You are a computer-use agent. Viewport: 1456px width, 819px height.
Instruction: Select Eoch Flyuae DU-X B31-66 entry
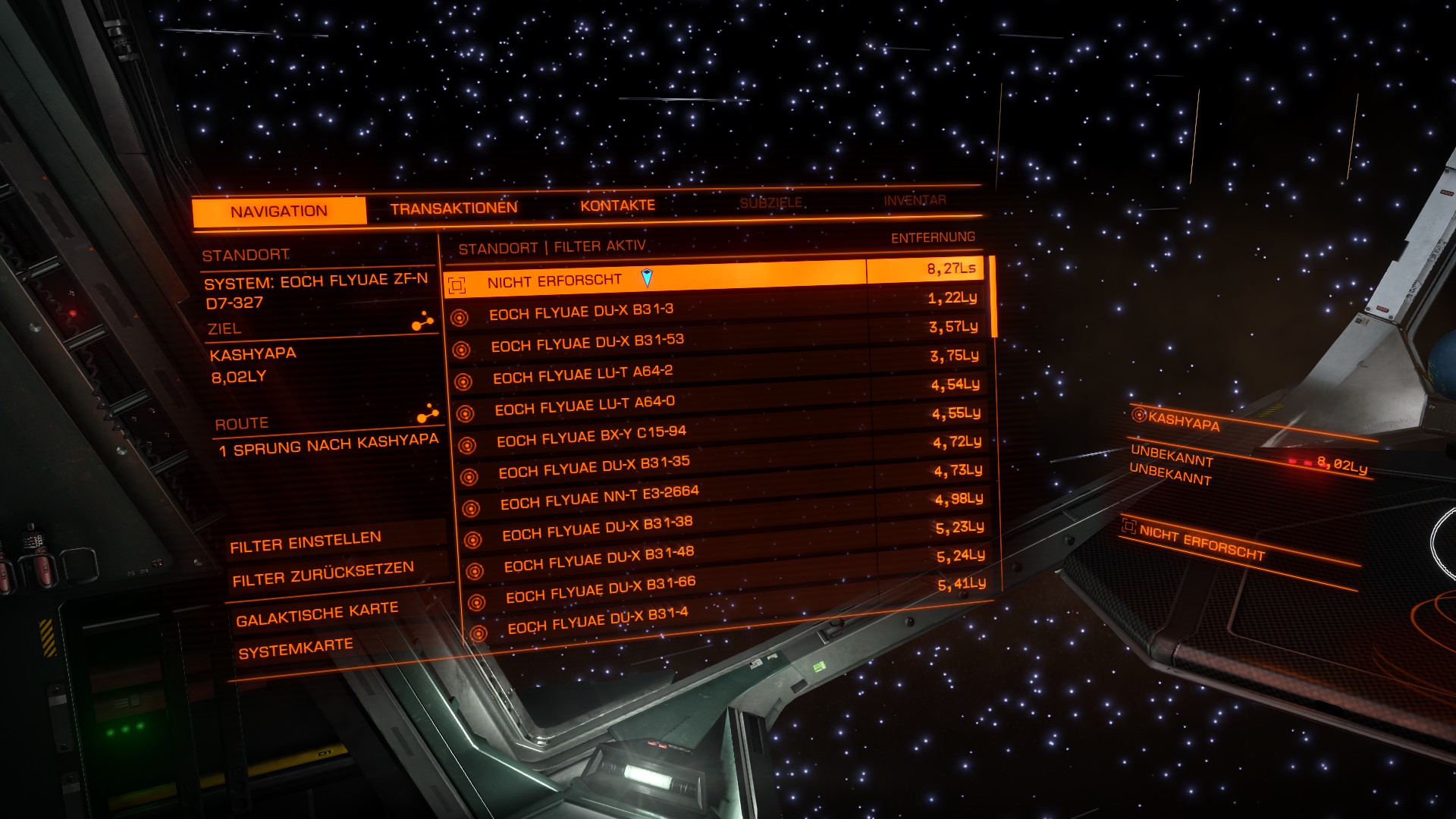point(601,589)
